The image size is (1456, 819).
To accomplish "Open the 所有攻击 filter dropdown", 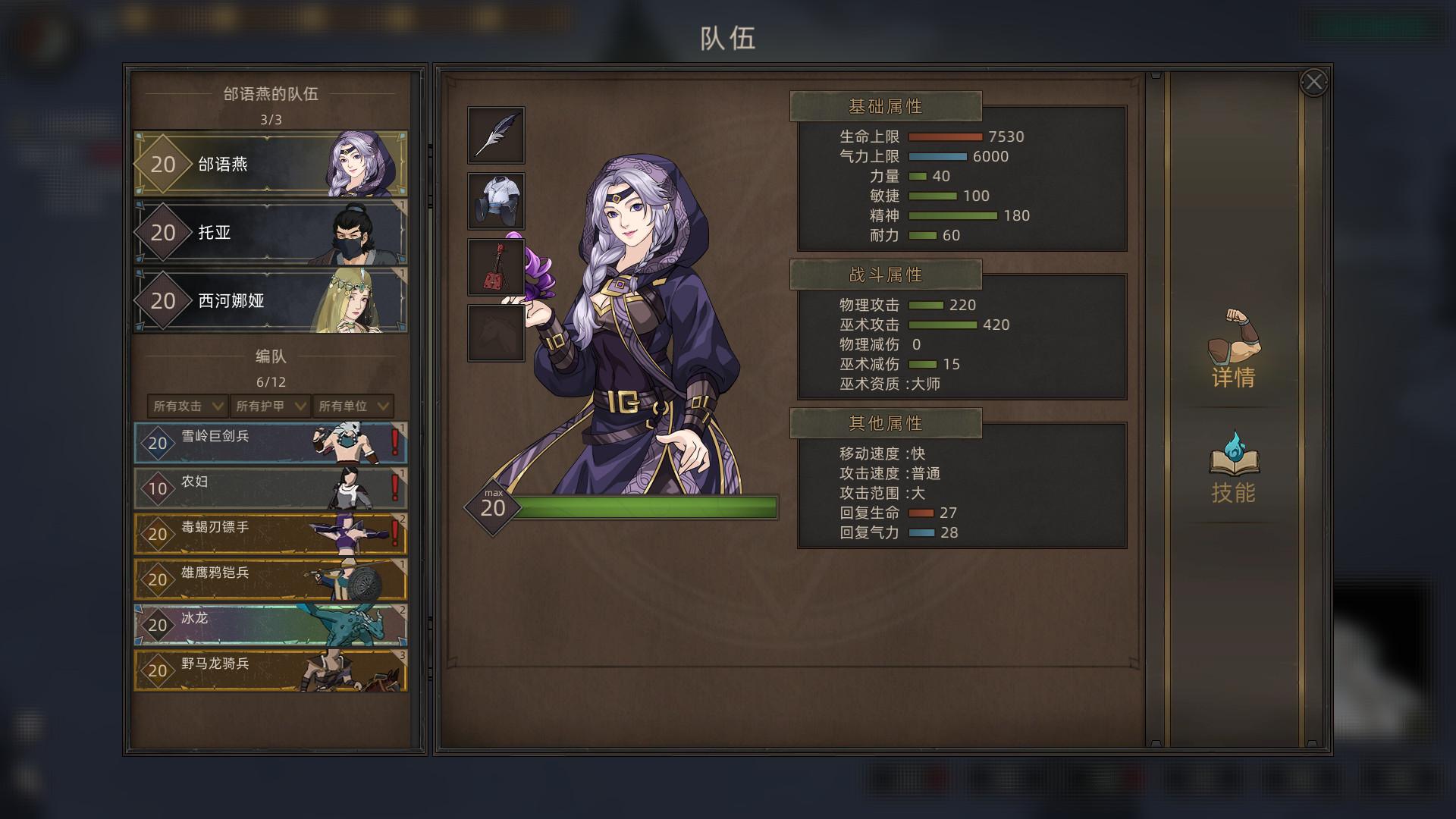I will click(x=187, y=406).
